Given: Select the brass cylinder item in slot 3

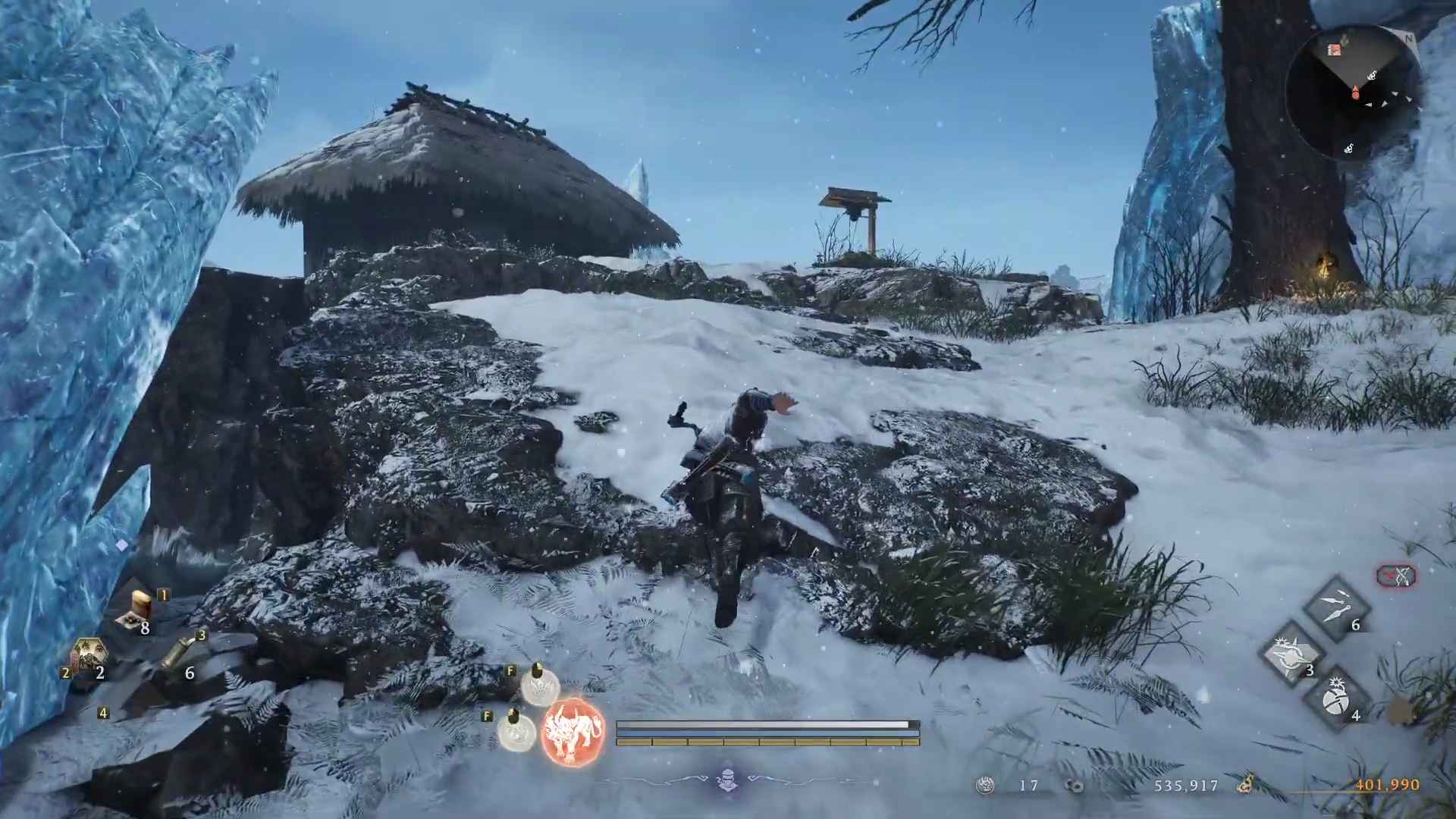Looking at the screenshot, I should click(x=179, y=654).
